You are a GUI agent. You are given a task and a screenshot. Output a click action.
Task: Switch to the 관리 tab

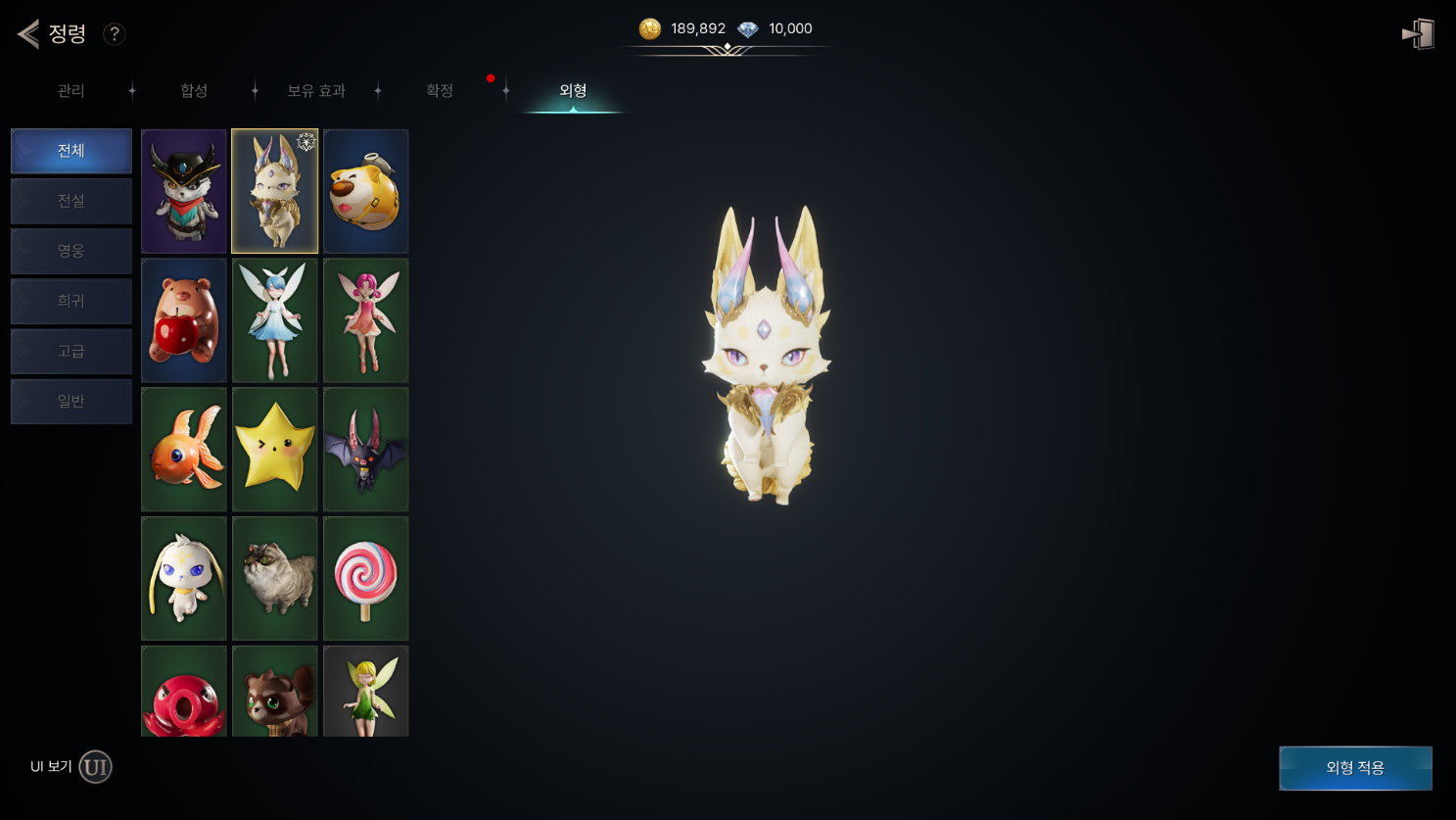pos(70,91)
